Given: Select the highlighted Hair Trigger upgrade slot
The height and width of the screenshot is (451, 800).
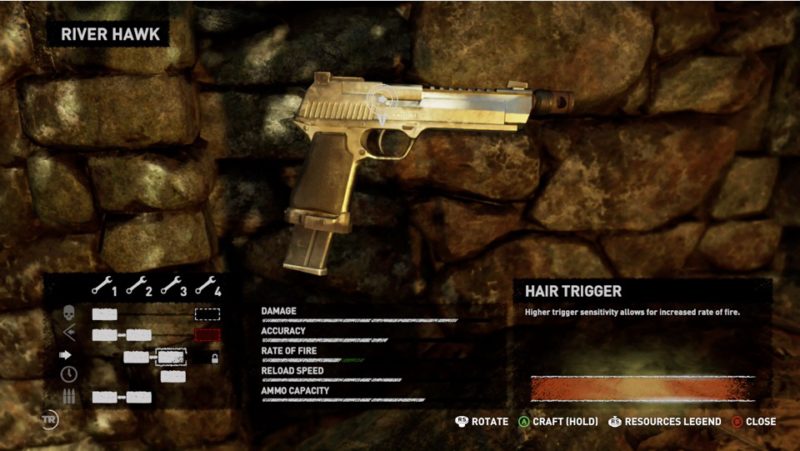Looking at the screenshot, I should [x=171, y=356].
